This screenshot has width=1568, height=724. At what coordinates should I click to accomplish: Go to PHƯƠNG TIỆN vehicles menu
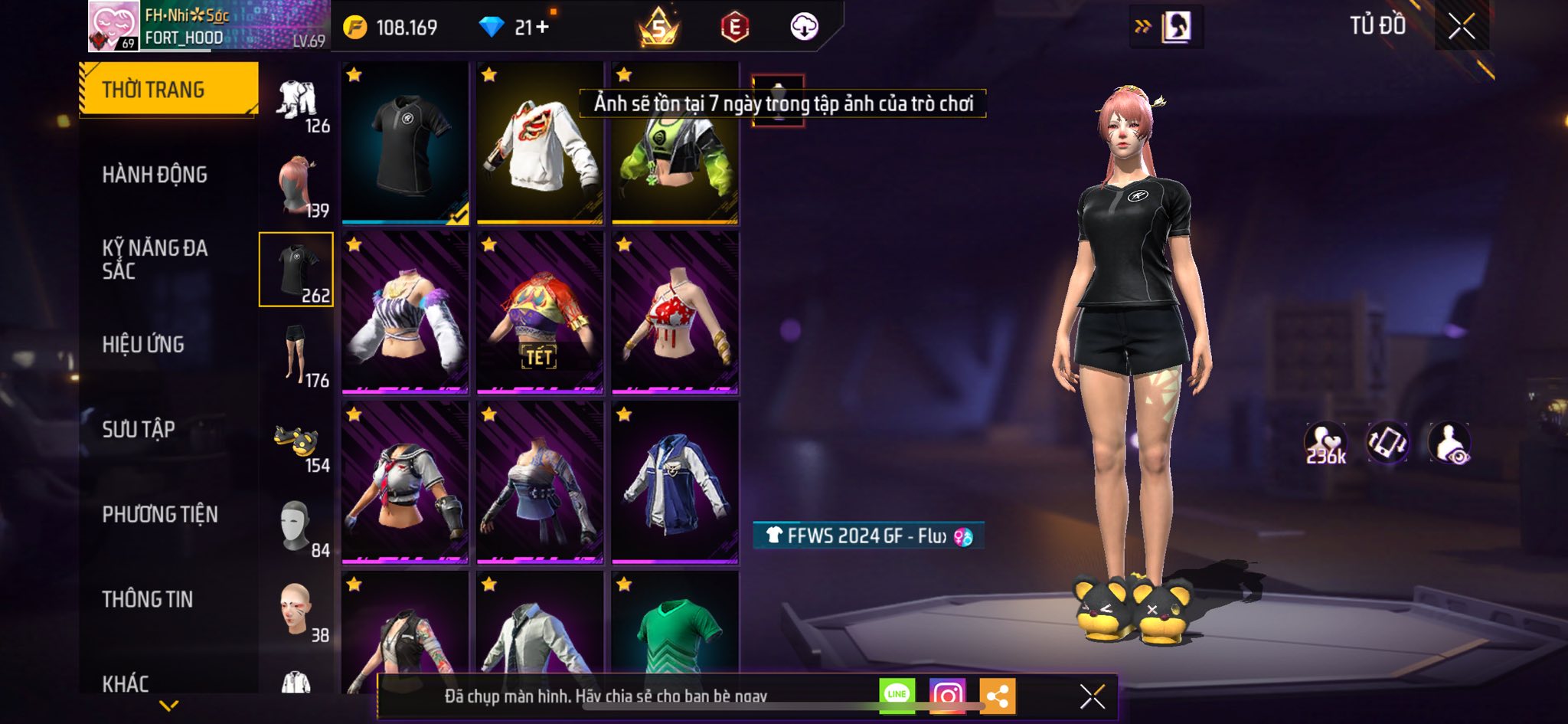point(160,514)
